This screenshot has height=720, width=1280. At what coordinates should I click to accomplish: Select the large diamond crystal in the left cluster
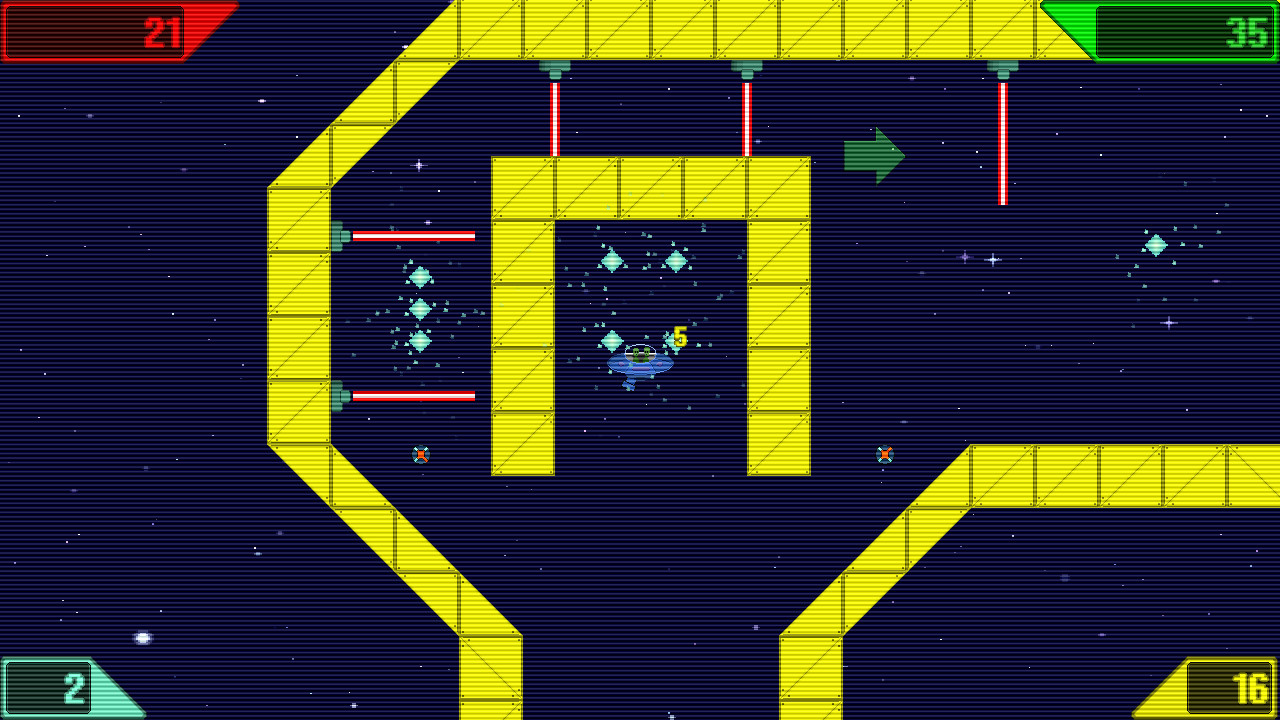pos(421,308)
